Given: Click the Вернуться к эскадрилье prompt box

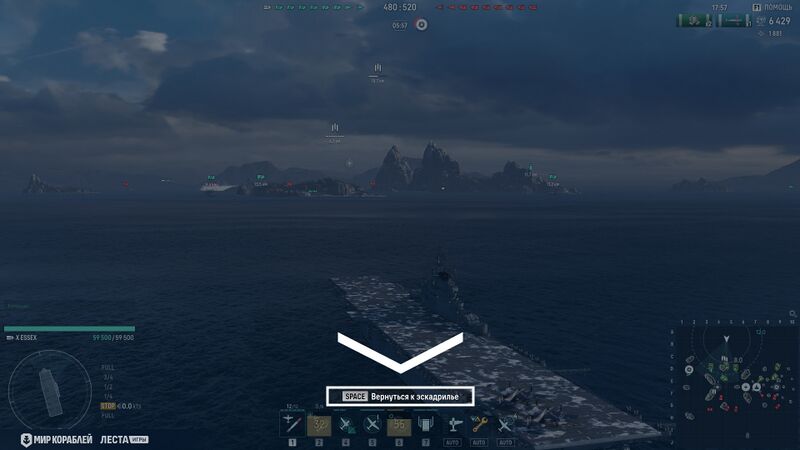Looking at the screenshot, I should click(400, 396).
